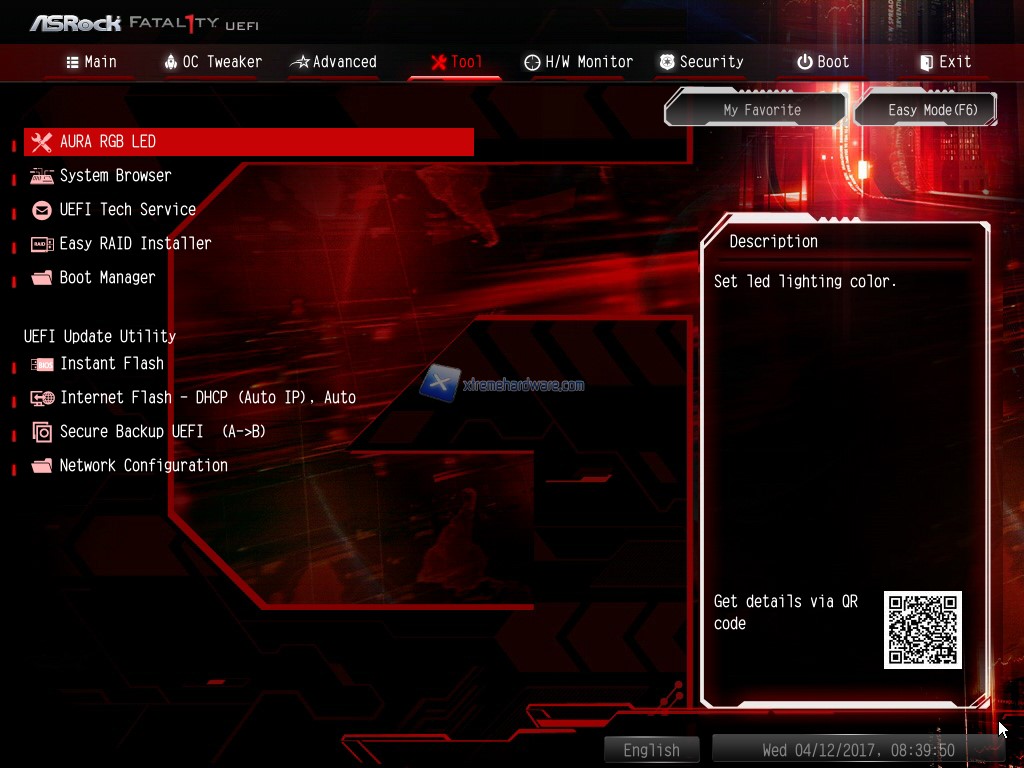
Task: Go to the Advanced tab
Action: click(333, 62)
